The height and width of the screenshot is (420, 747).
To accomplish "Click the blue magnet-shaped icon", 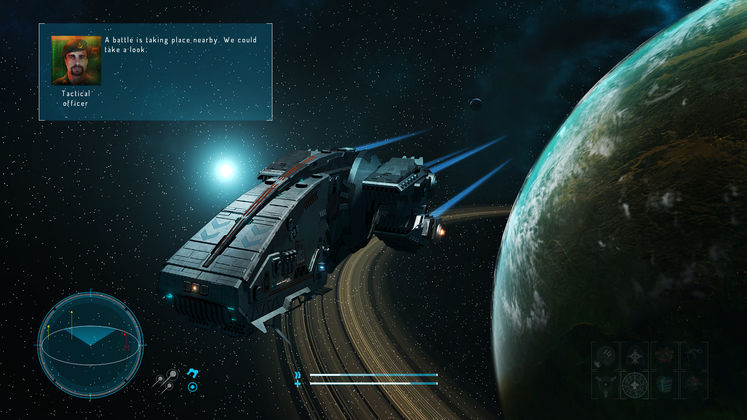I will coord(193,372).
